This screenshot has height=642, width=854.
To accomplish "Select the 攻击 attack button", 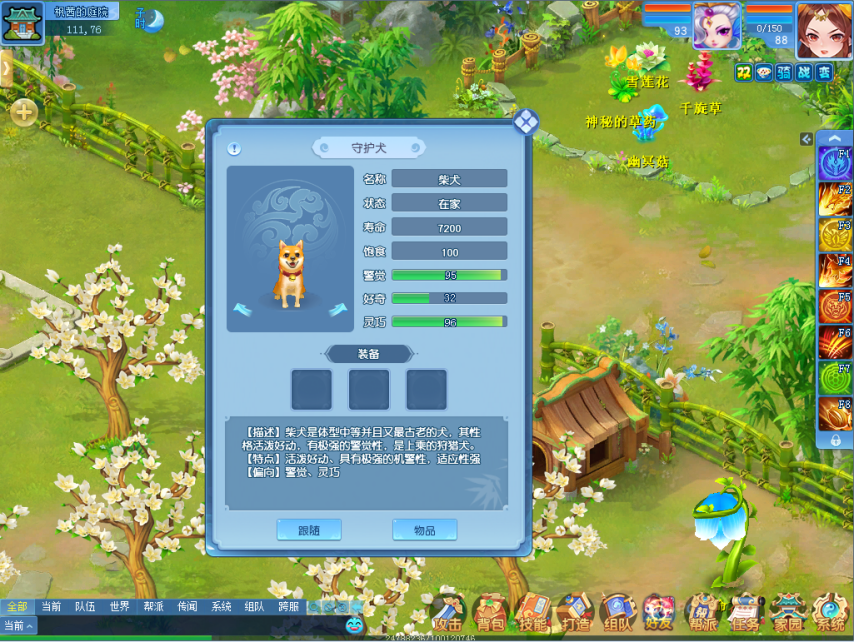I will pyautogui.click(x=447, y=612).
